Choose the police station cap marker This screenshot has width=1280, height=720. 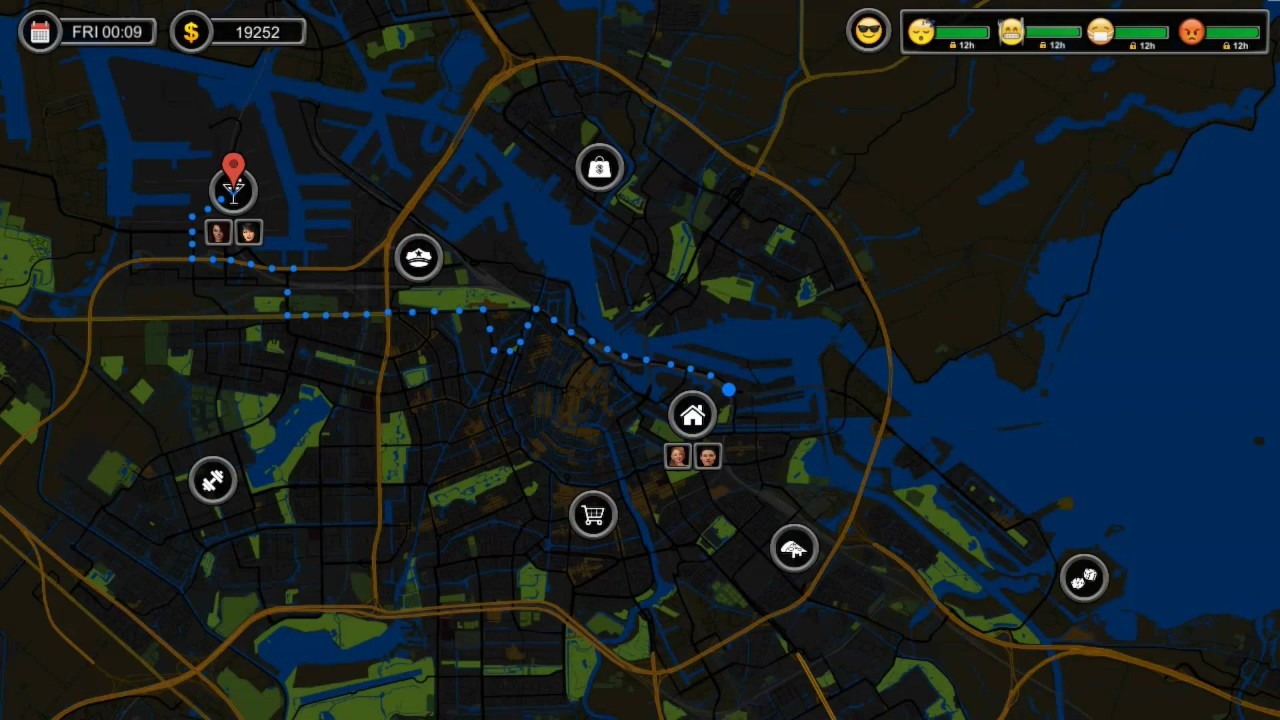coord(419,258)
